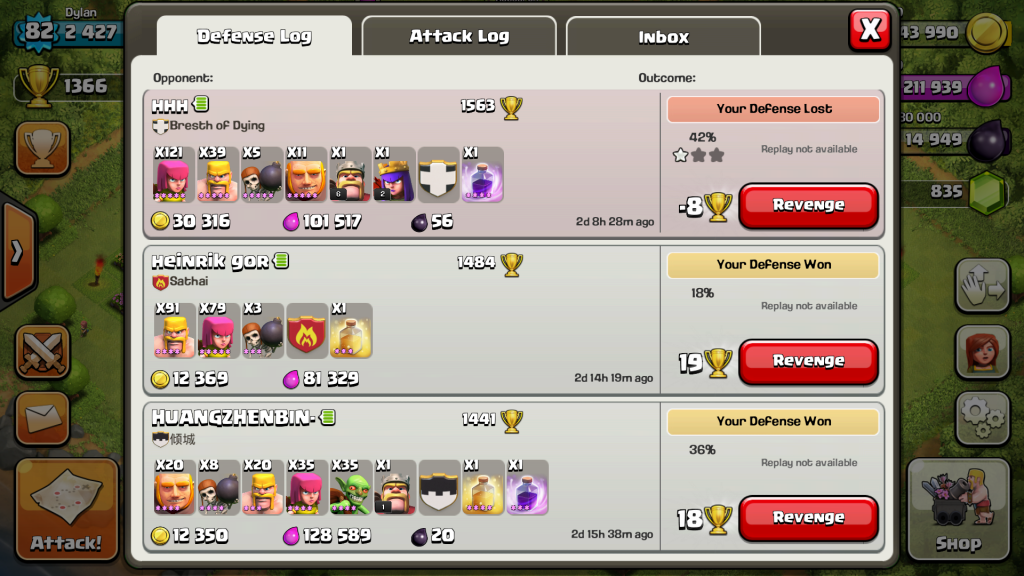Take Revenge on Heinrik gor
This screenshot has height=576, width=1024.
pos(808,361)
